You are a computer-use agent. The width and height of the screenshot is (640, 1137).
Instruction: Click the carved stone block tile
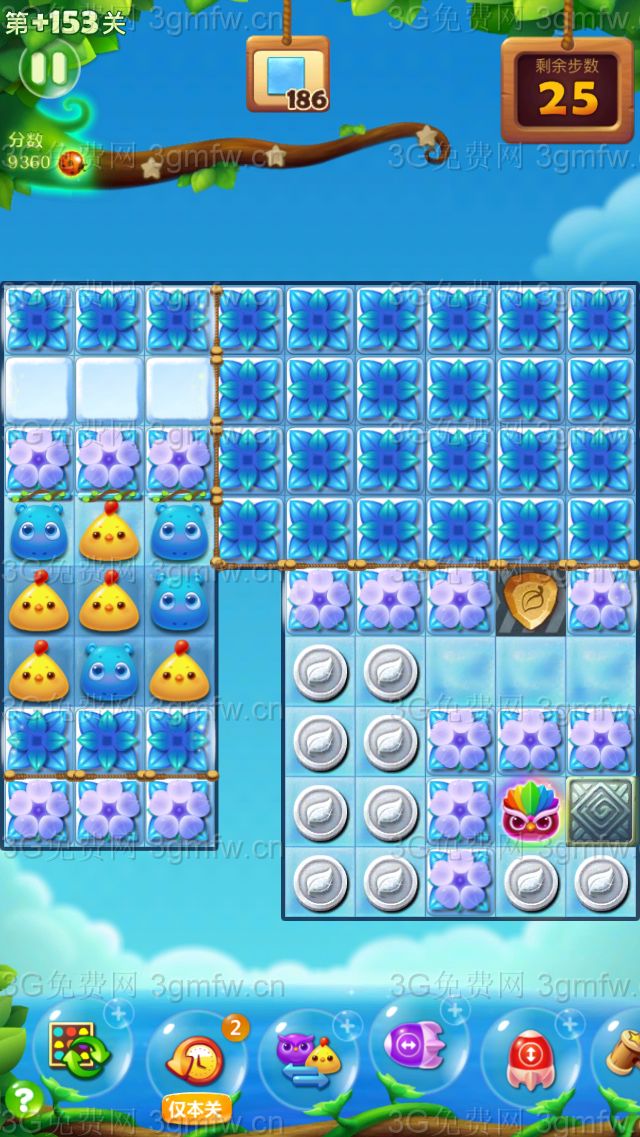click(x=600, y=810)
